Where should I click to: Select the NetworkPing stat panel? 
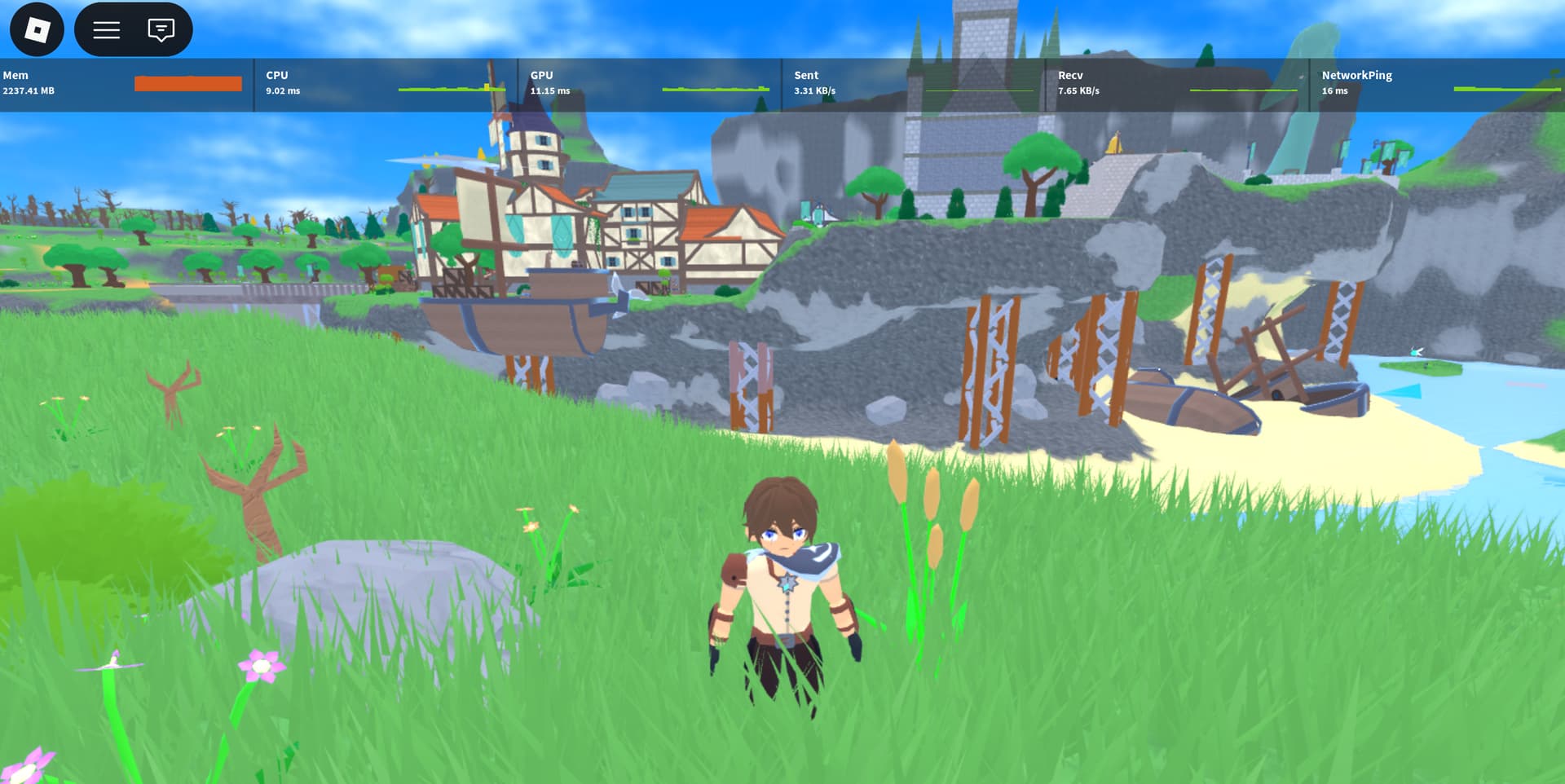click(x=1438, y=84)
